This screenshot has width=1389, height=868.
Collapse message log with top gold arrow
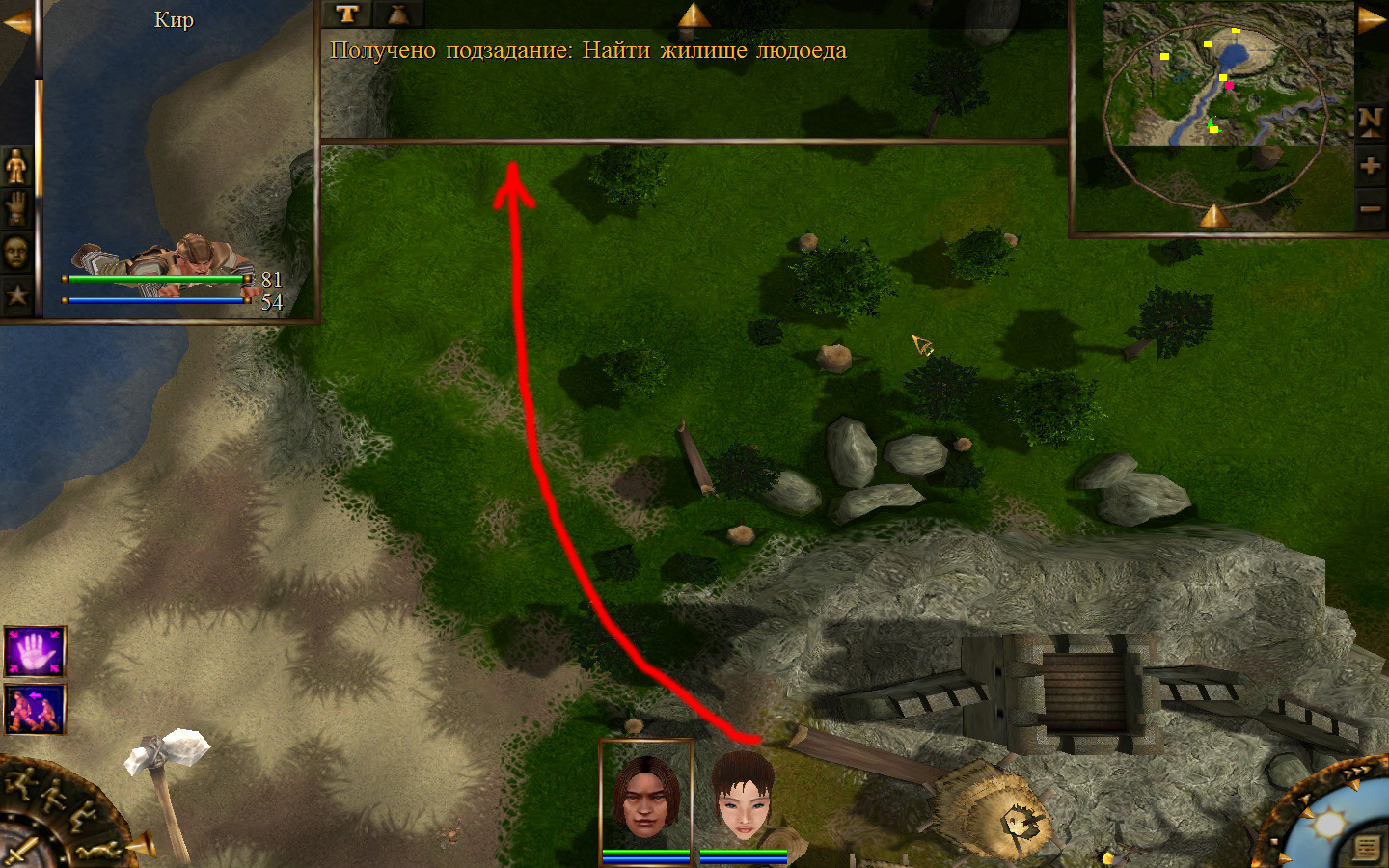click(x=694, y=14)
